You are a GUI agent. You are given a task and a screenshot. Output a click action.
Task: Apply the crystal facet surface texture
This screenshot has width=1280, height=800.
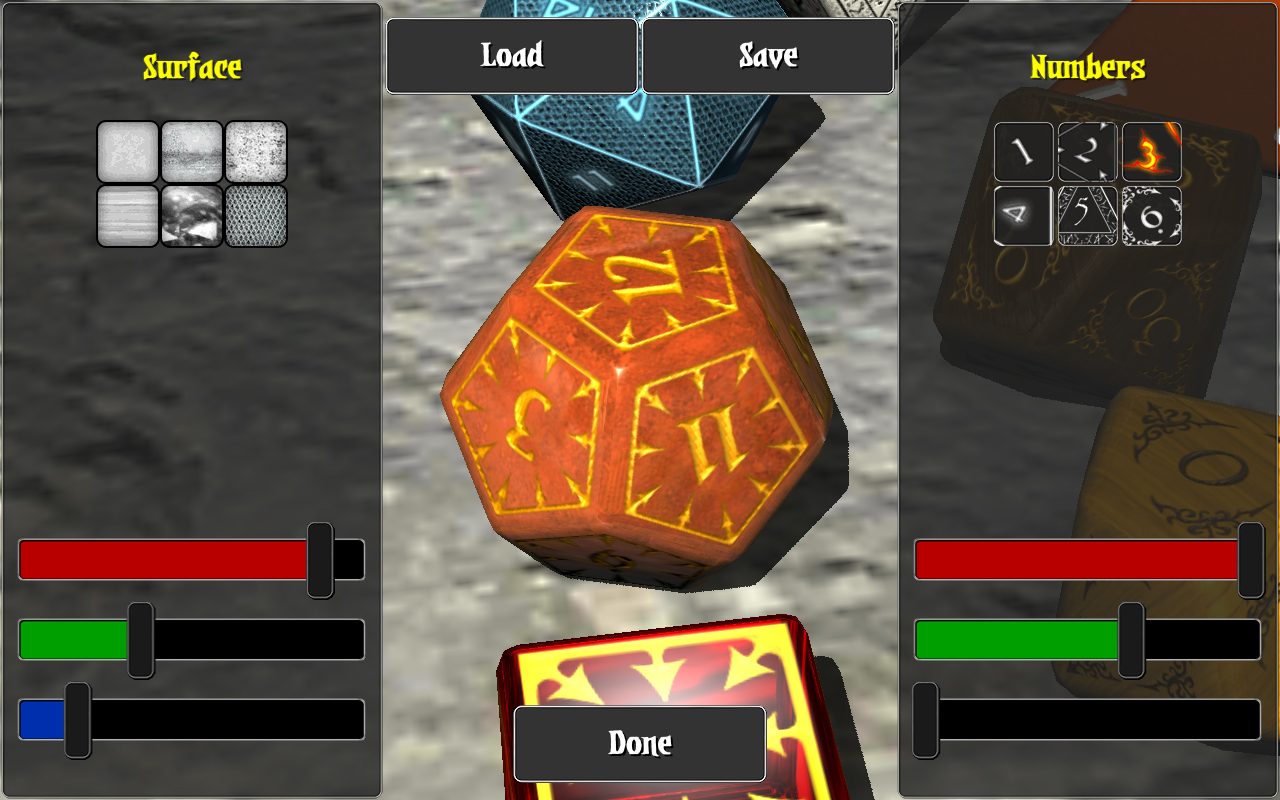(191, 218)
